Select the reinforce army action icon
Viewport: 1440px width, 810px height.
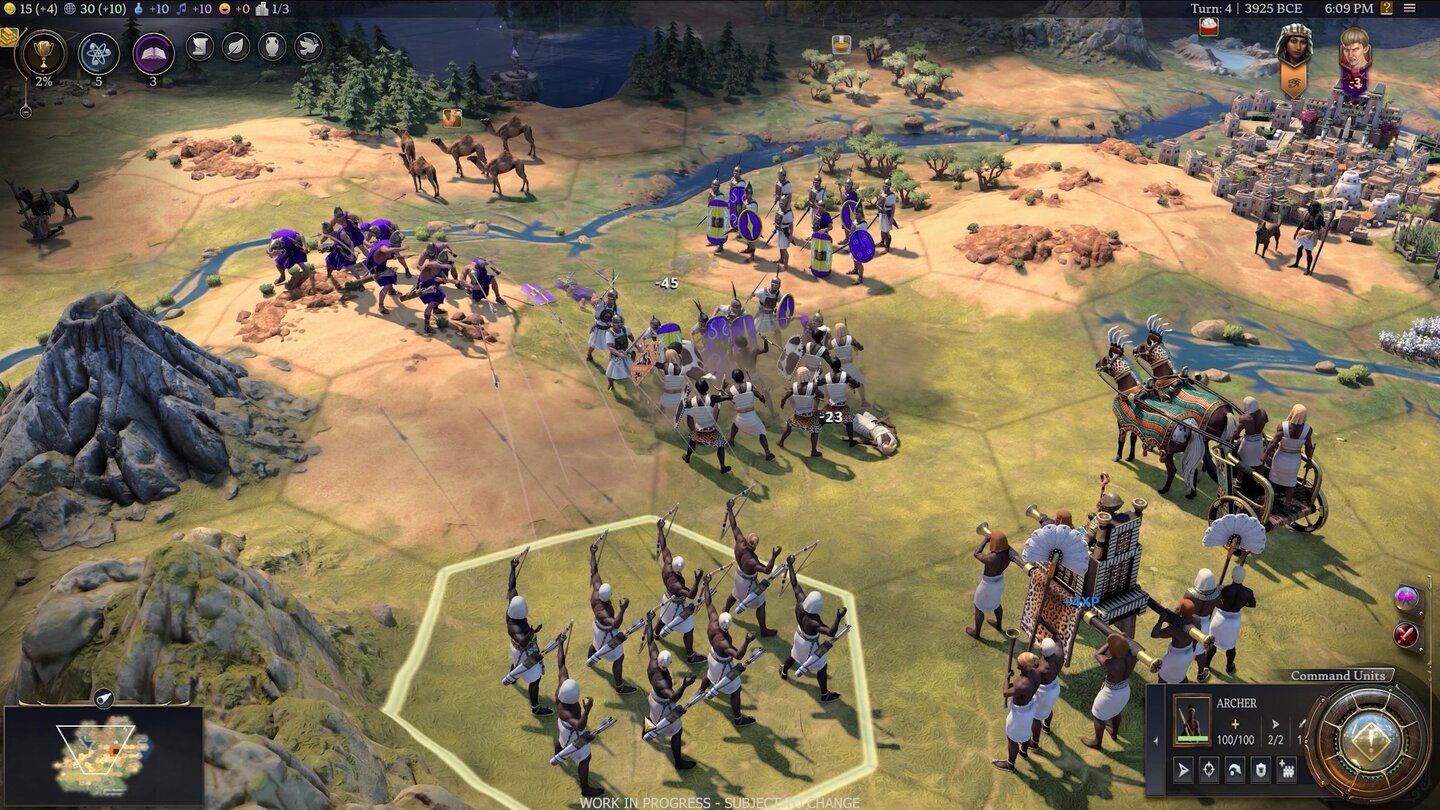[x=1287, y=769]
